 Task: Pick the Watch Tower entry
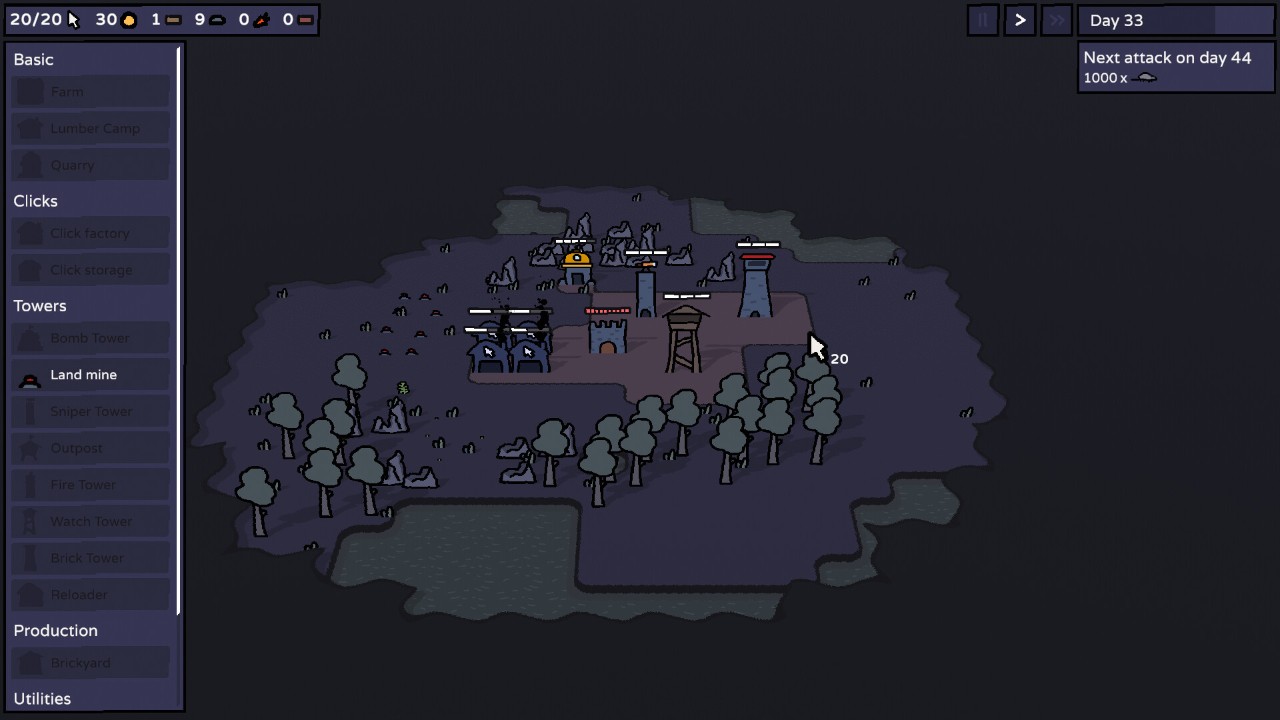click(x=90, y=521)
